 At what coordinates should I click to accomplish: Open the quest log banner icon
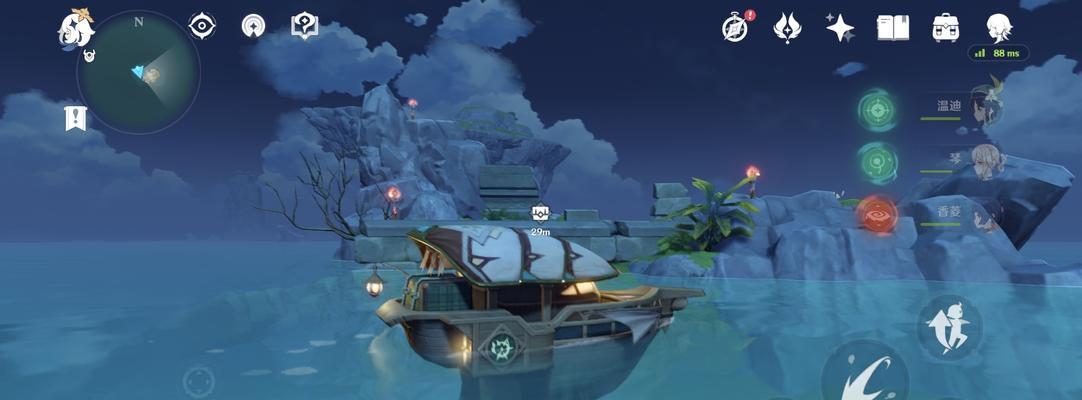(75, 118)
